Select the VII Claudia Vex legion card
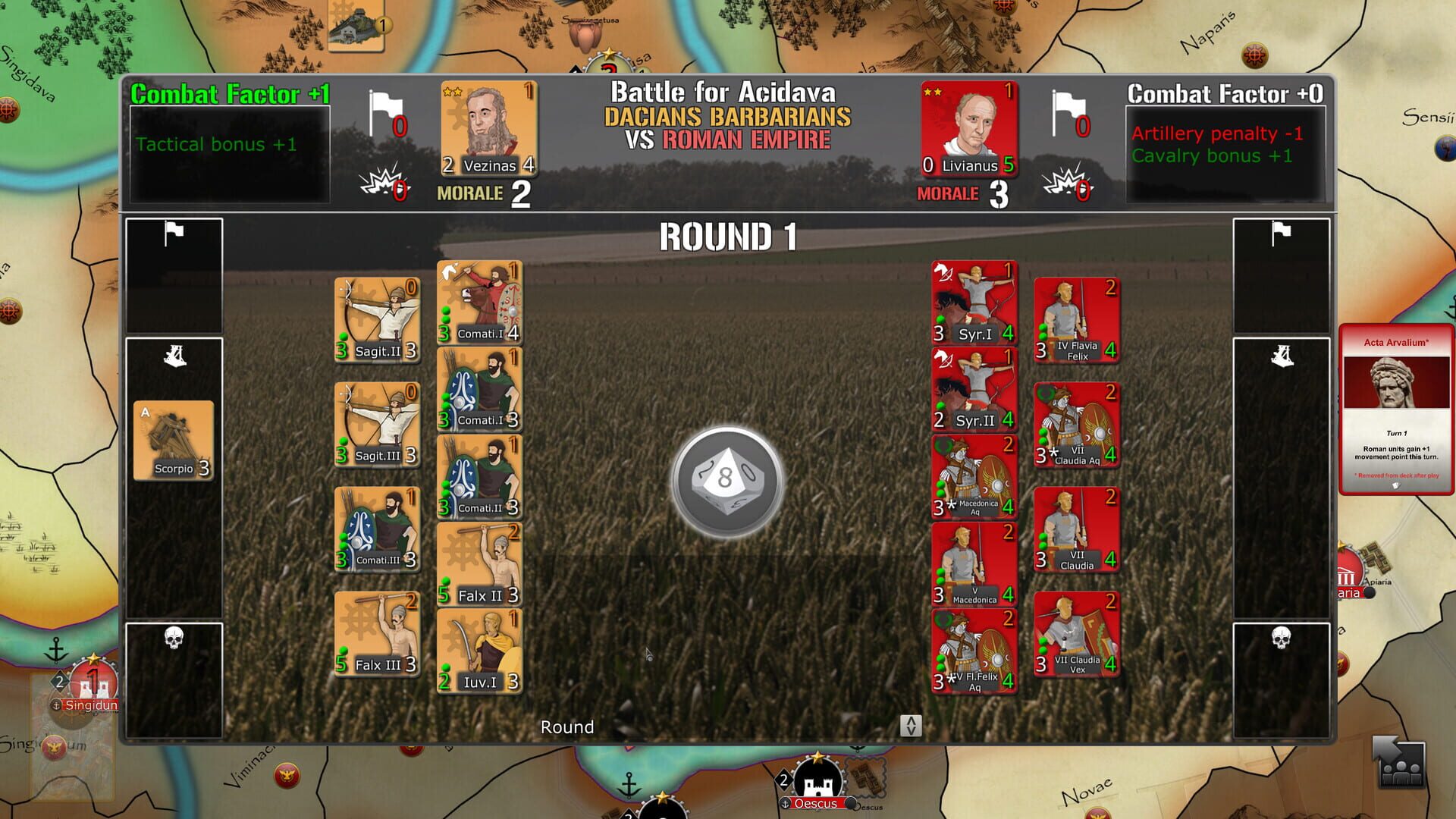This screenshot has height=819, width=1456. coord(1076,633)
